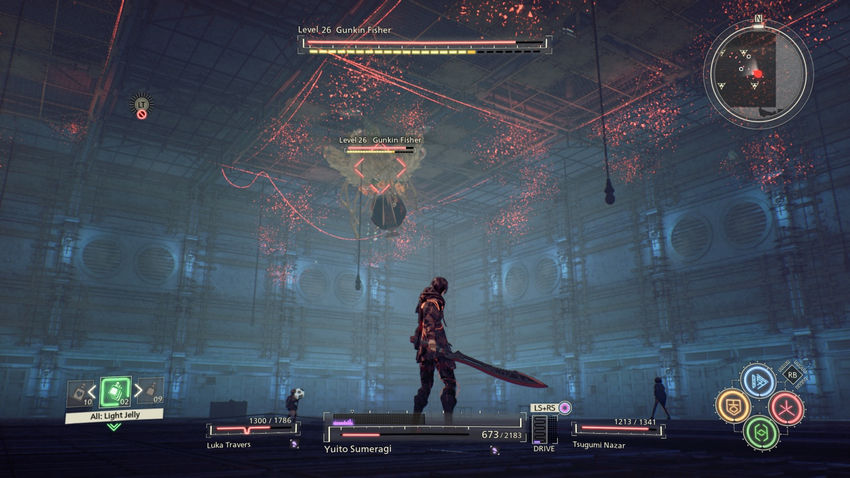Click the pink Brain Field orb icon
850x478 pixels.
565,408
